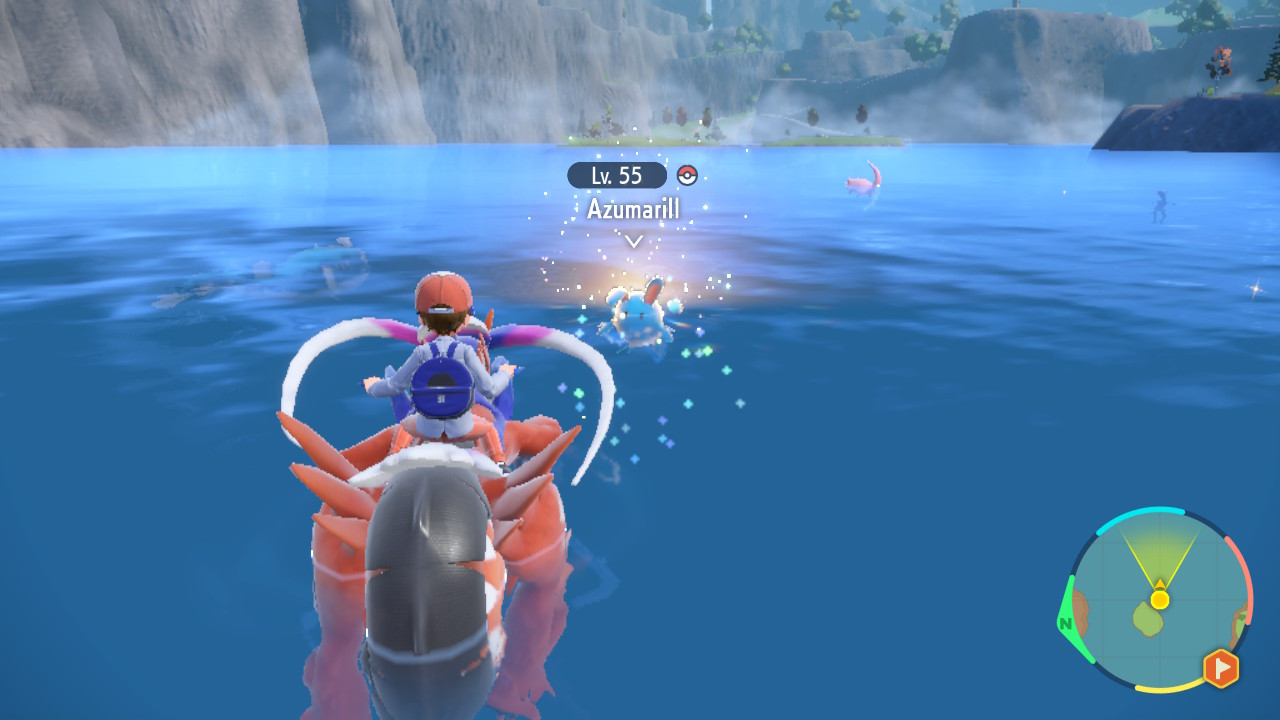The height and width of the screenshot is (720, 1280).
Task: Select the orange flag icon on the minimap
Action: coord(1221,666)
